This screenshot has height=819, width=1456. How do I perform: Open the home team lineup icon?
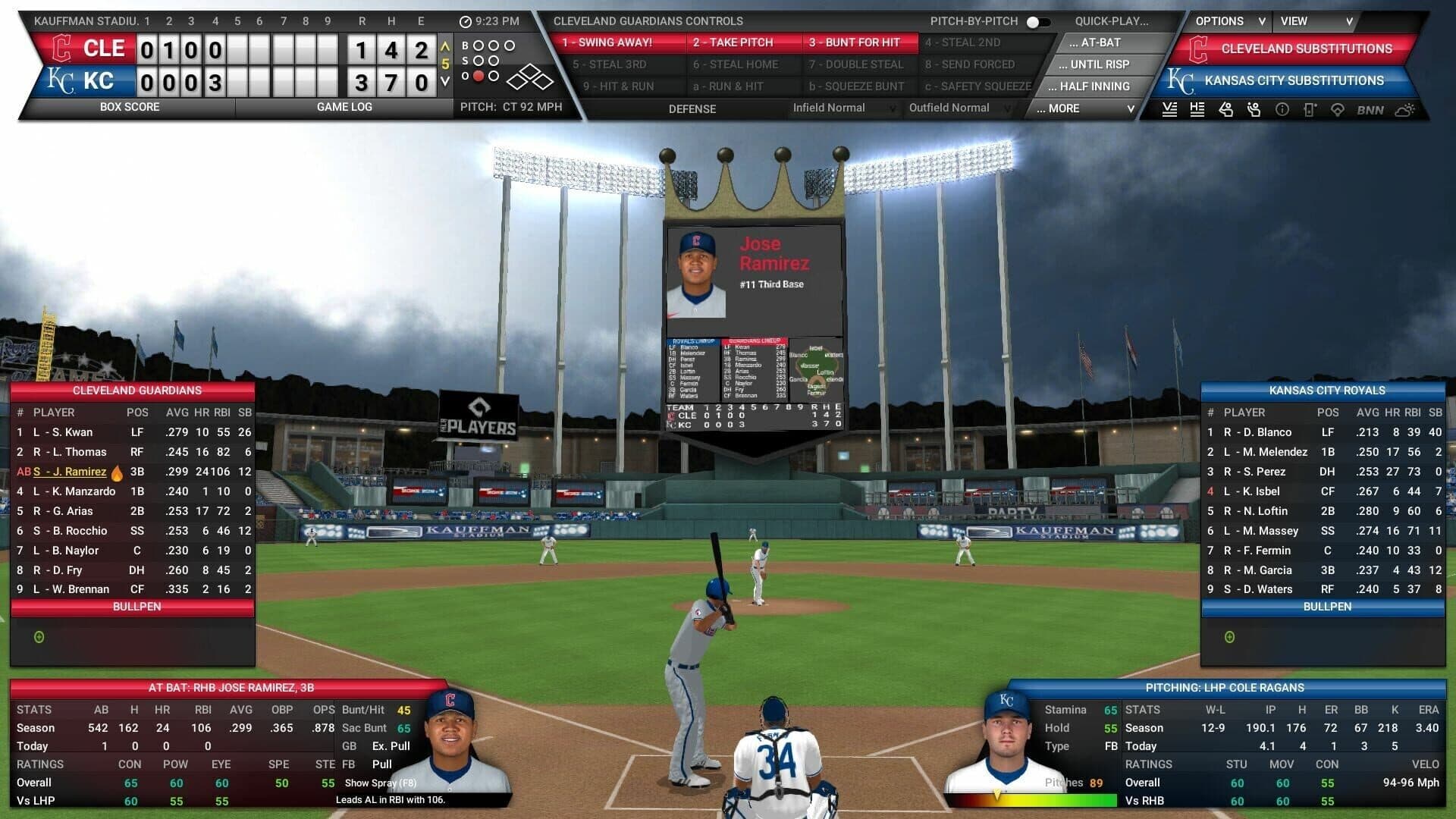pyautogui.click(x=1198, y=110)
